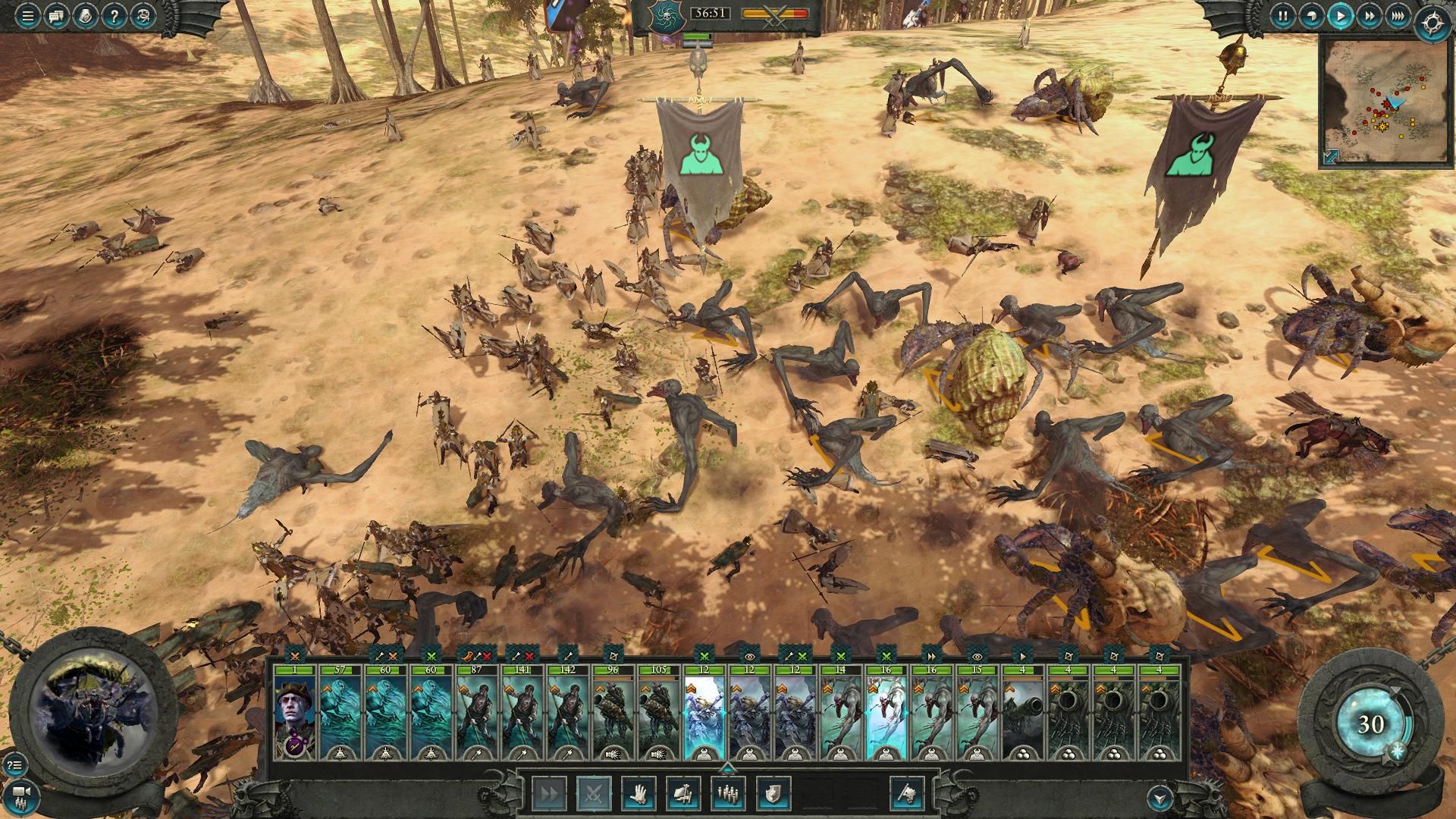Screen dimensions: 1456x819
Task: Pause the battle
Action: [x=1282, y=15]
